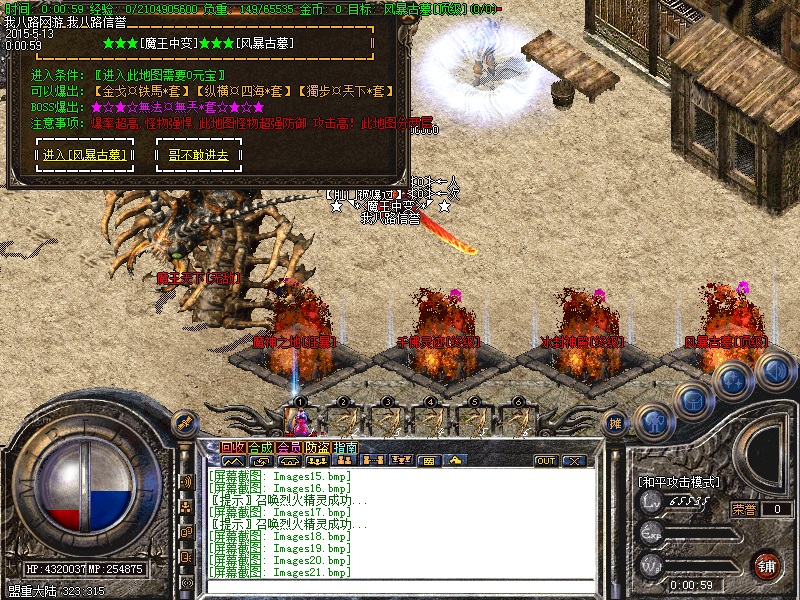
Task: Open the 回收 recycle tab
Action: pyautogui.click(x=232, y=447)
